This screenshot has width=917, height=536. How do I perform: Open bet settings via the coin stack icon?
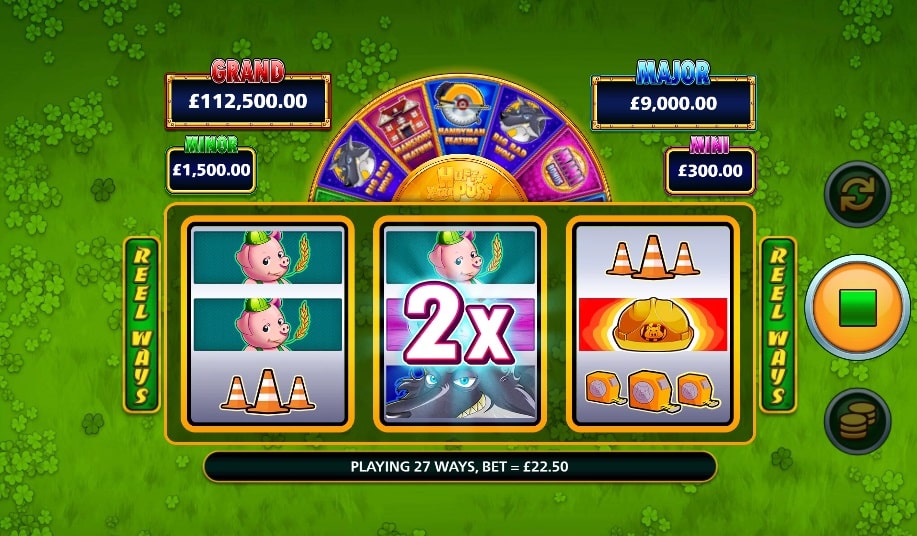pyautogui.click(x=857, y=421)
